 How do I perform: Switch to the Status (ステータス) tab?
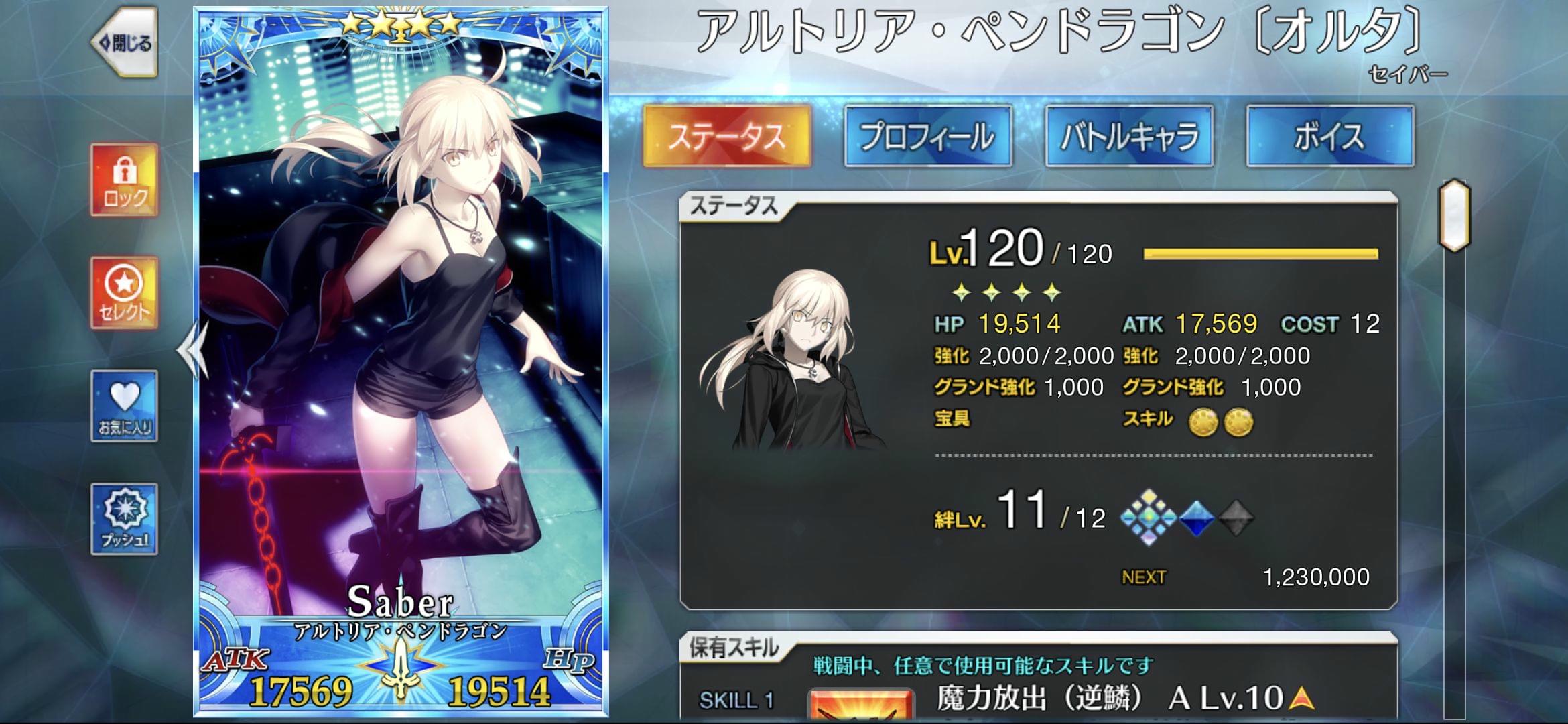(727, 136)
